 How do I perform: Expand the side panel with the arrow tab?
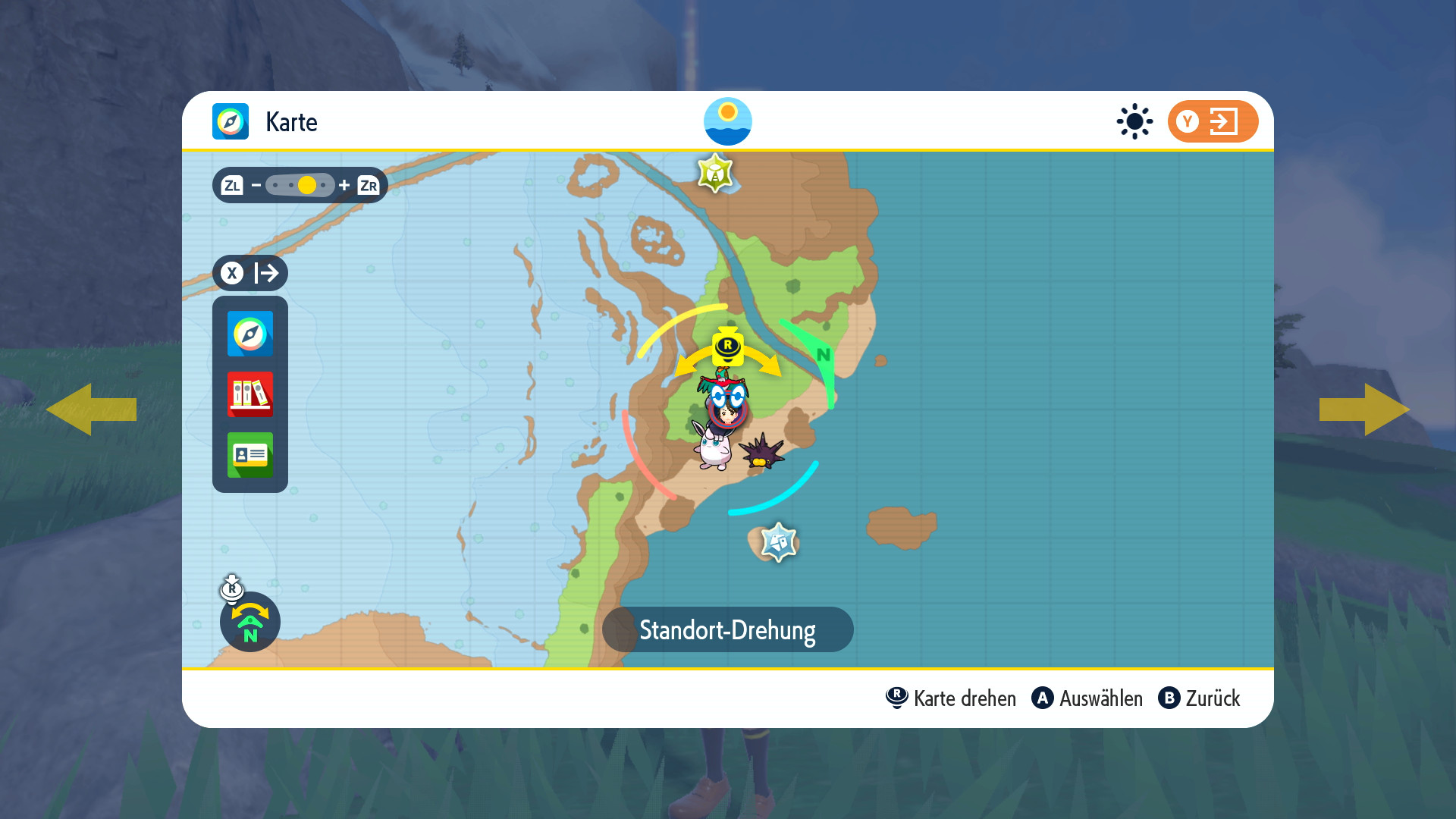tap(250, 273)
